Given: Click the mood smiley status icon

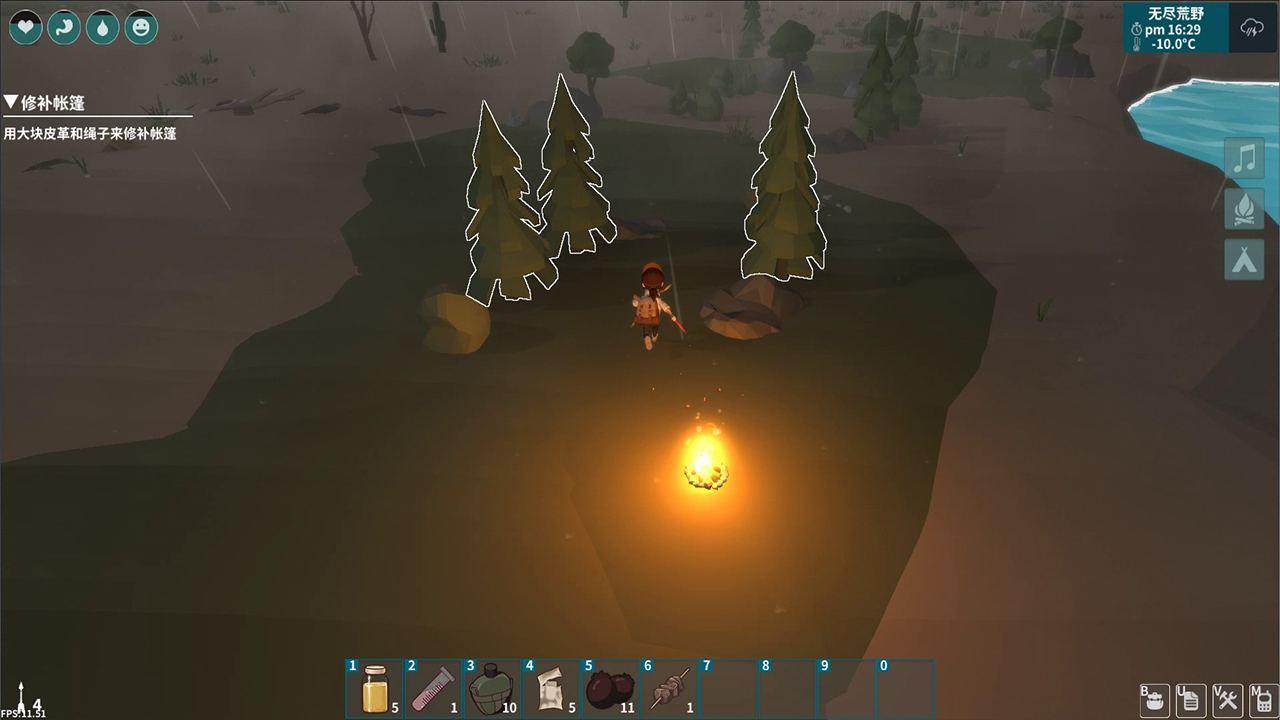Looking at the screenshot, I should (x=141, y=27).
